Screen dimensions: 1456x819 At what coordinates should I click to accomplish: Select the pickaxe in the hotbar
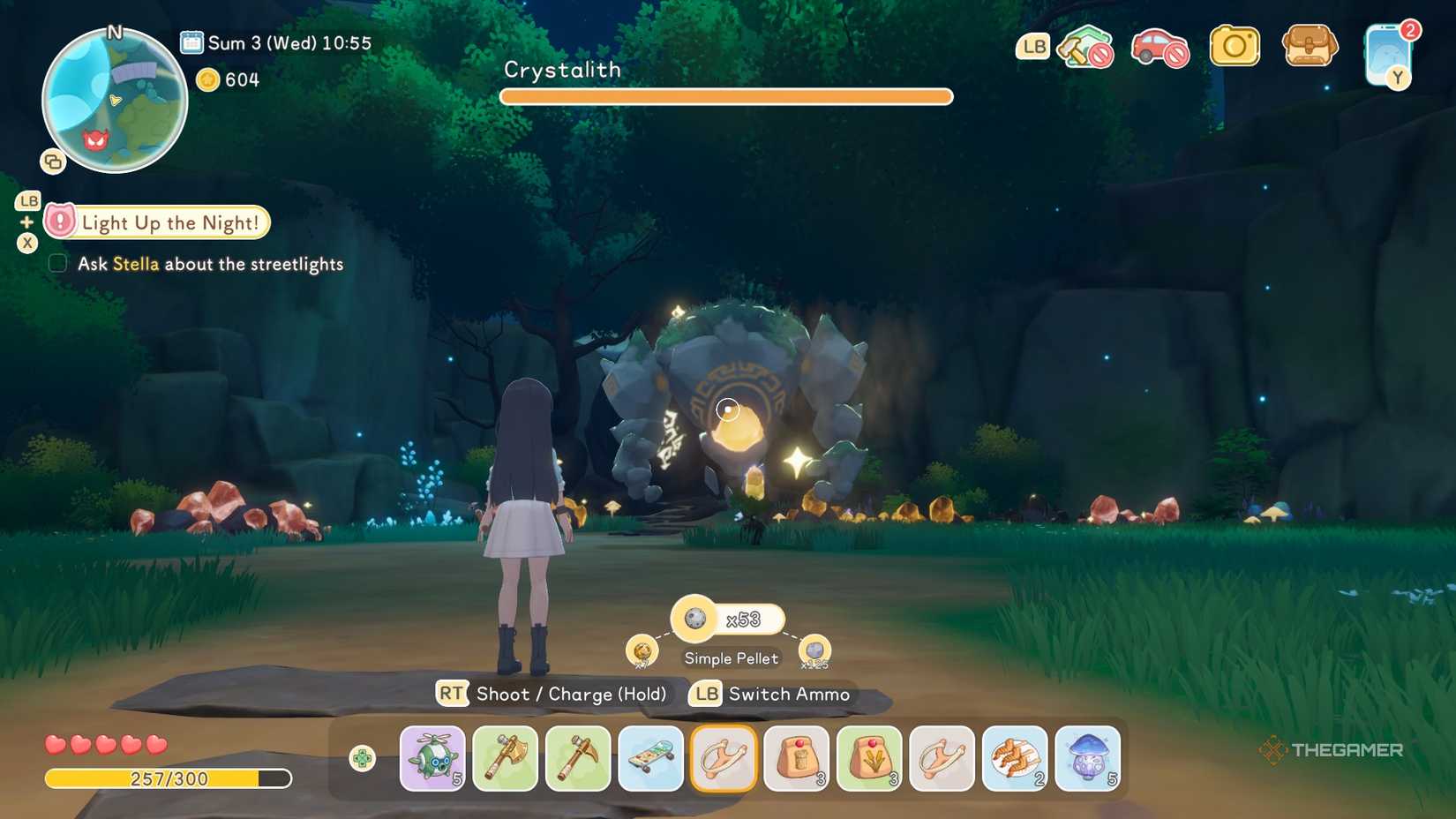577,758
